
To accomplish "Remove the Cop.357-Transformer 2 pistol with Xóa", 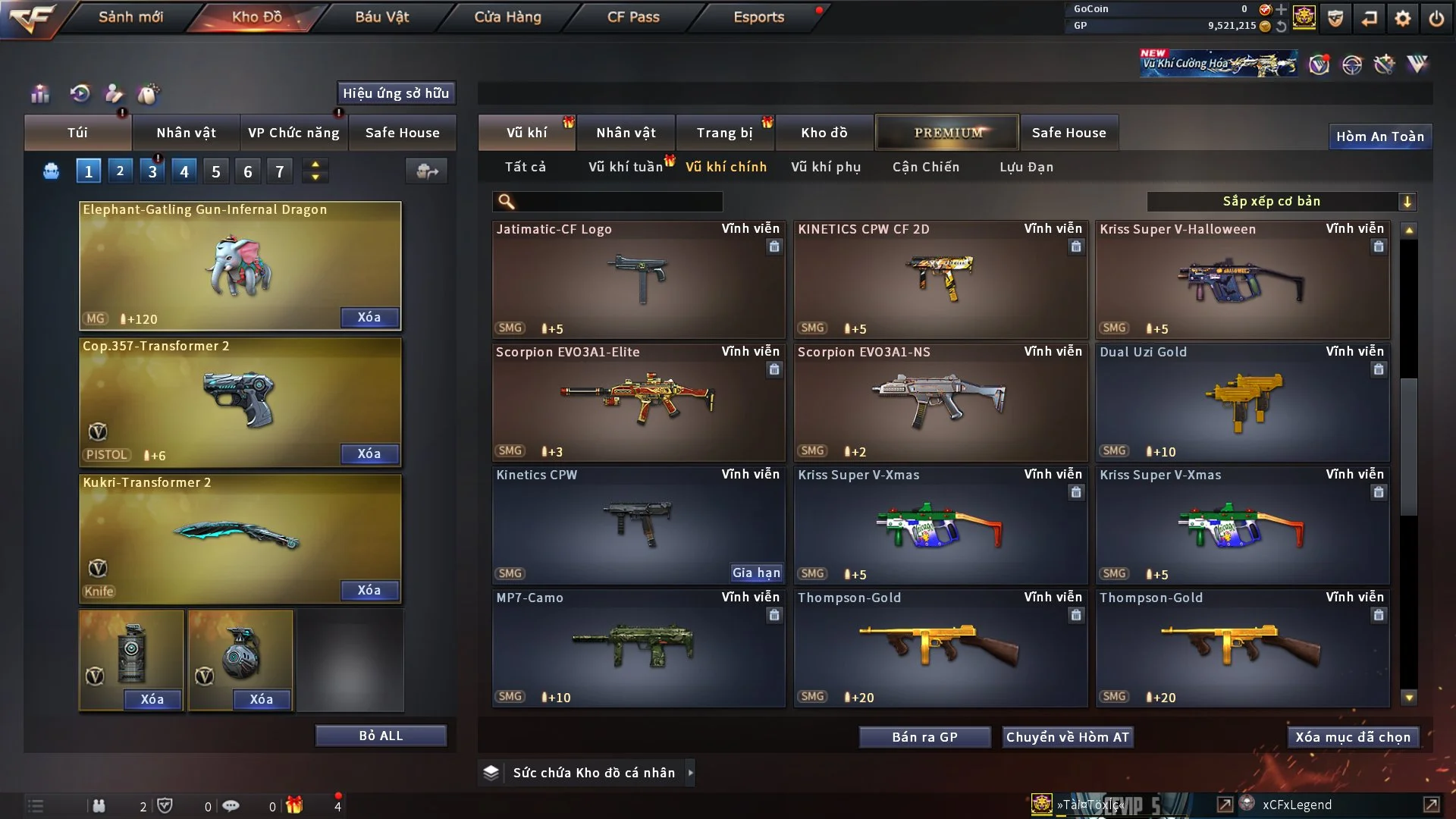I will coord(369,453).
